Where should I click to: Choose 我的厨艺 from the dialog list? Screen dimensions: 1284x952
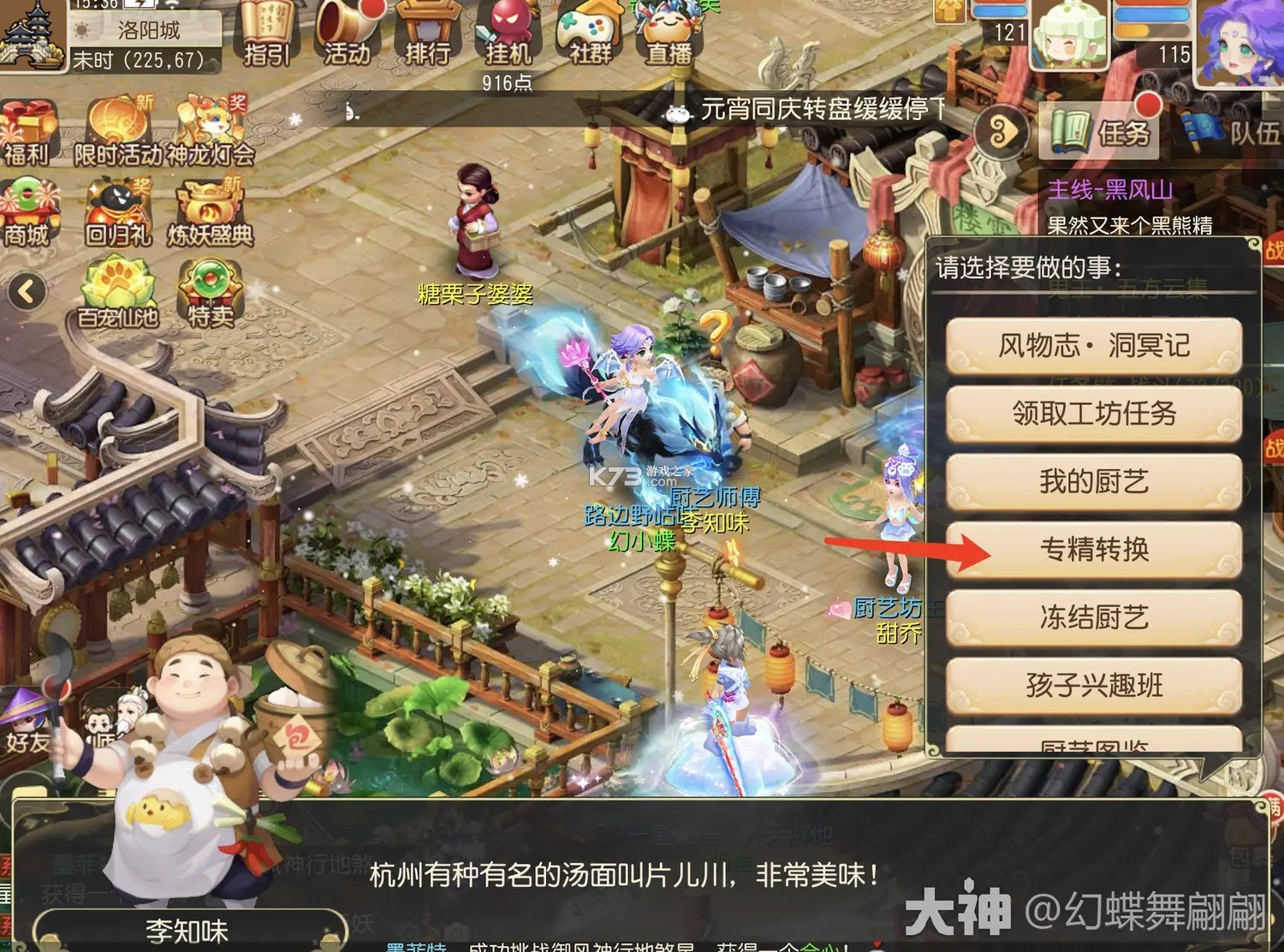1096,481
